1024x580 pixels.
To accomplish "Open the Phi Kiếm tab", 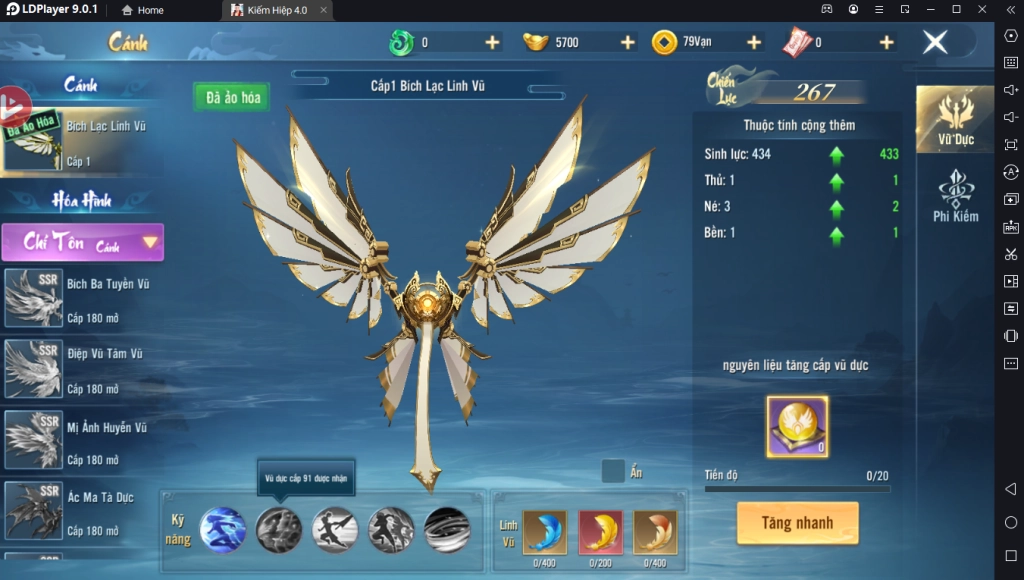I will click(x=955, y=197).
